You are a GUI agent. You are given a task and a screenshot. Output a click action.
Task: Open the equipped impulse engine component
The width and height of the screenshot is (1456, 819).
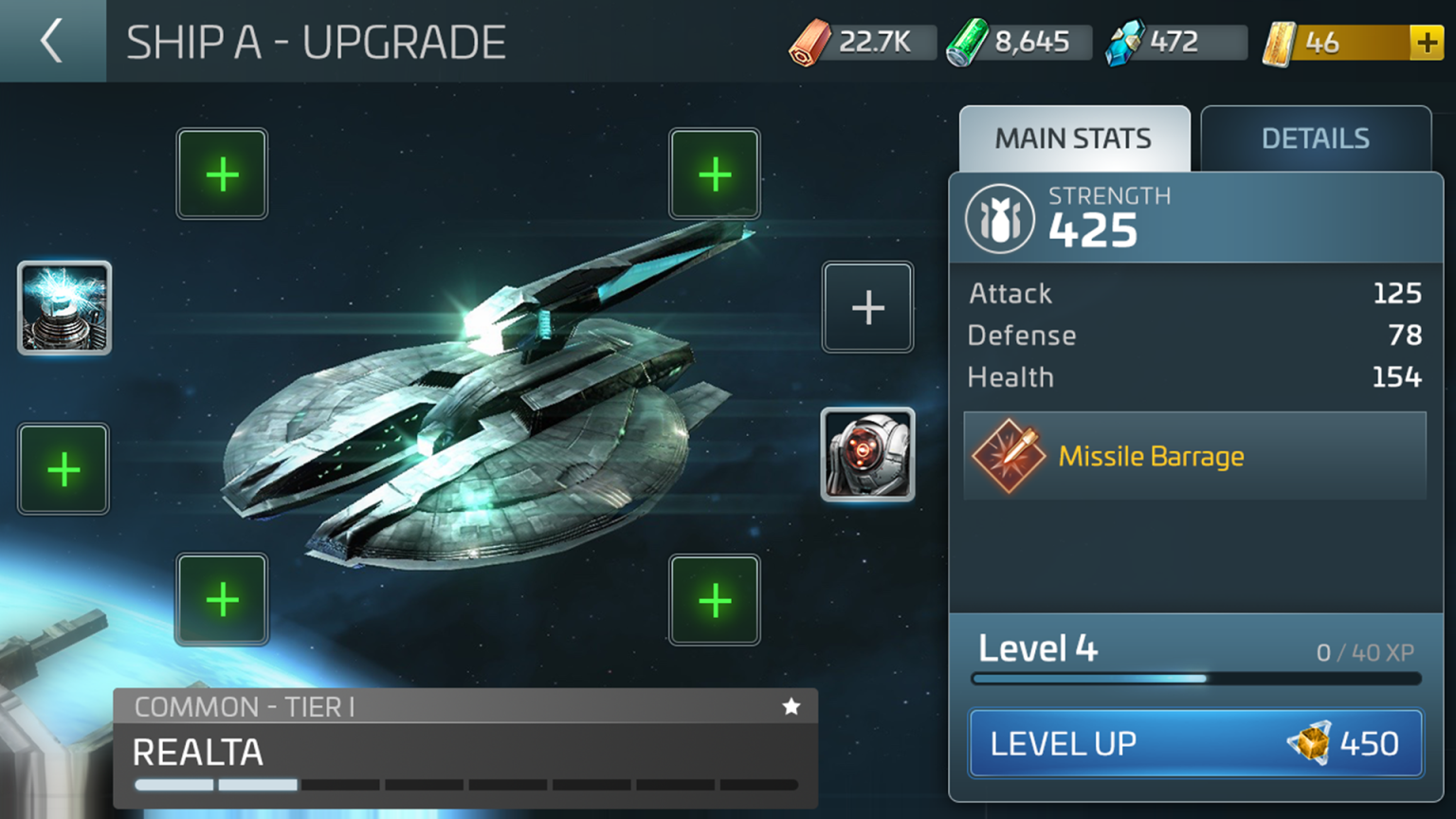tap(868, 455)
